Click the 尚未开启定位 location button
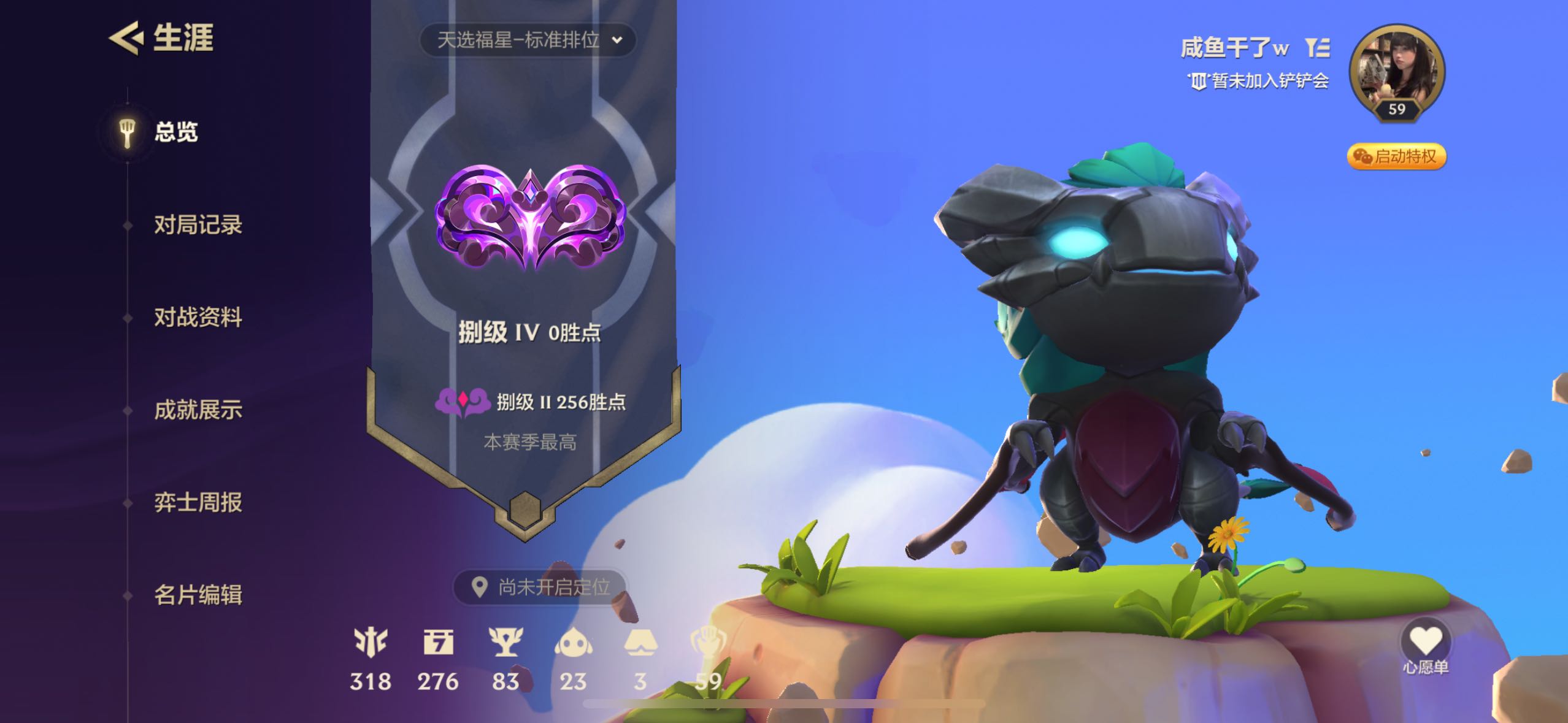Image resolution: width=1568 pixels, height=723 pixels. 540,587
